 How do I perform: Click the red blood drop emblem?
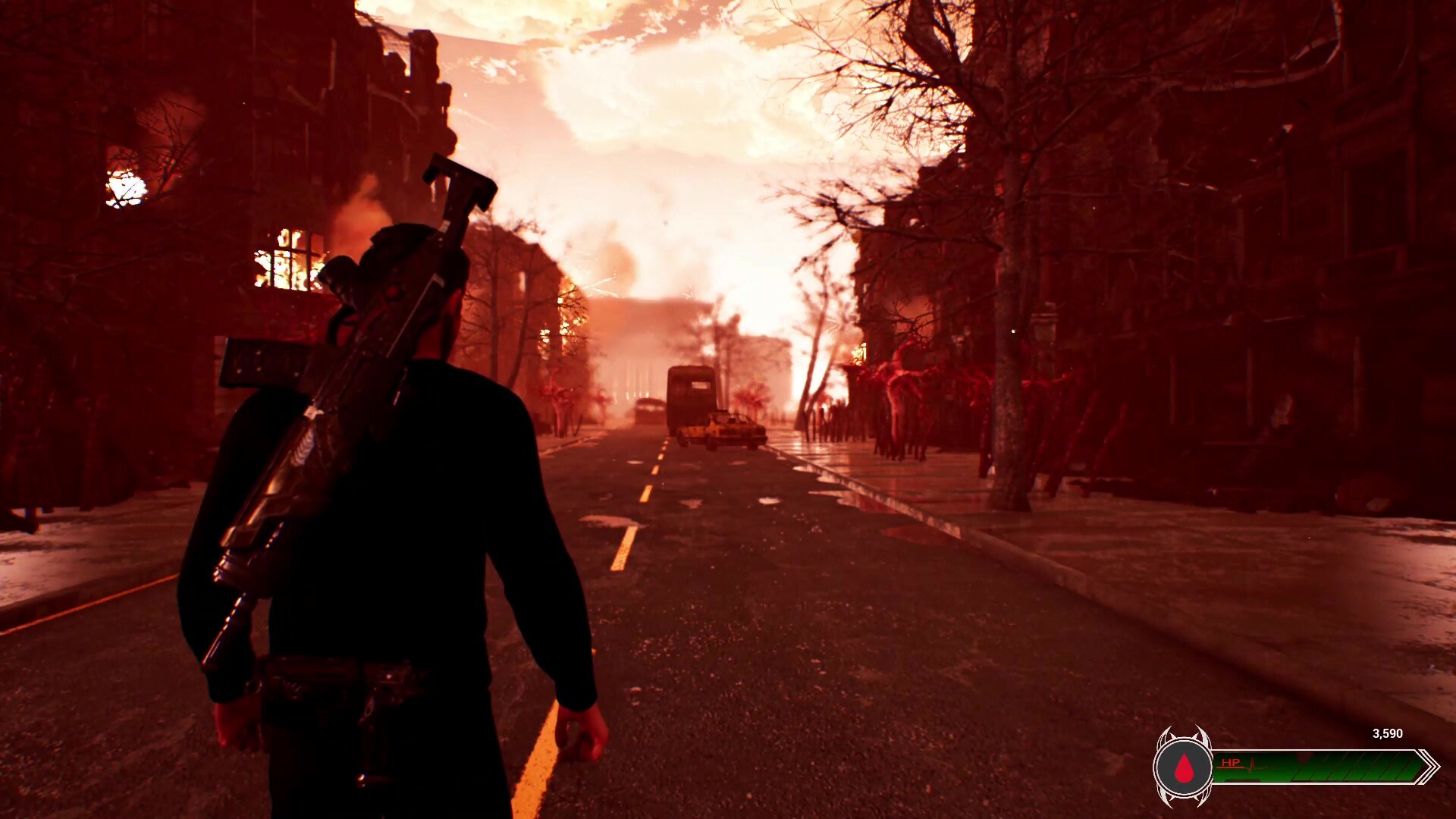point(1184,768)
